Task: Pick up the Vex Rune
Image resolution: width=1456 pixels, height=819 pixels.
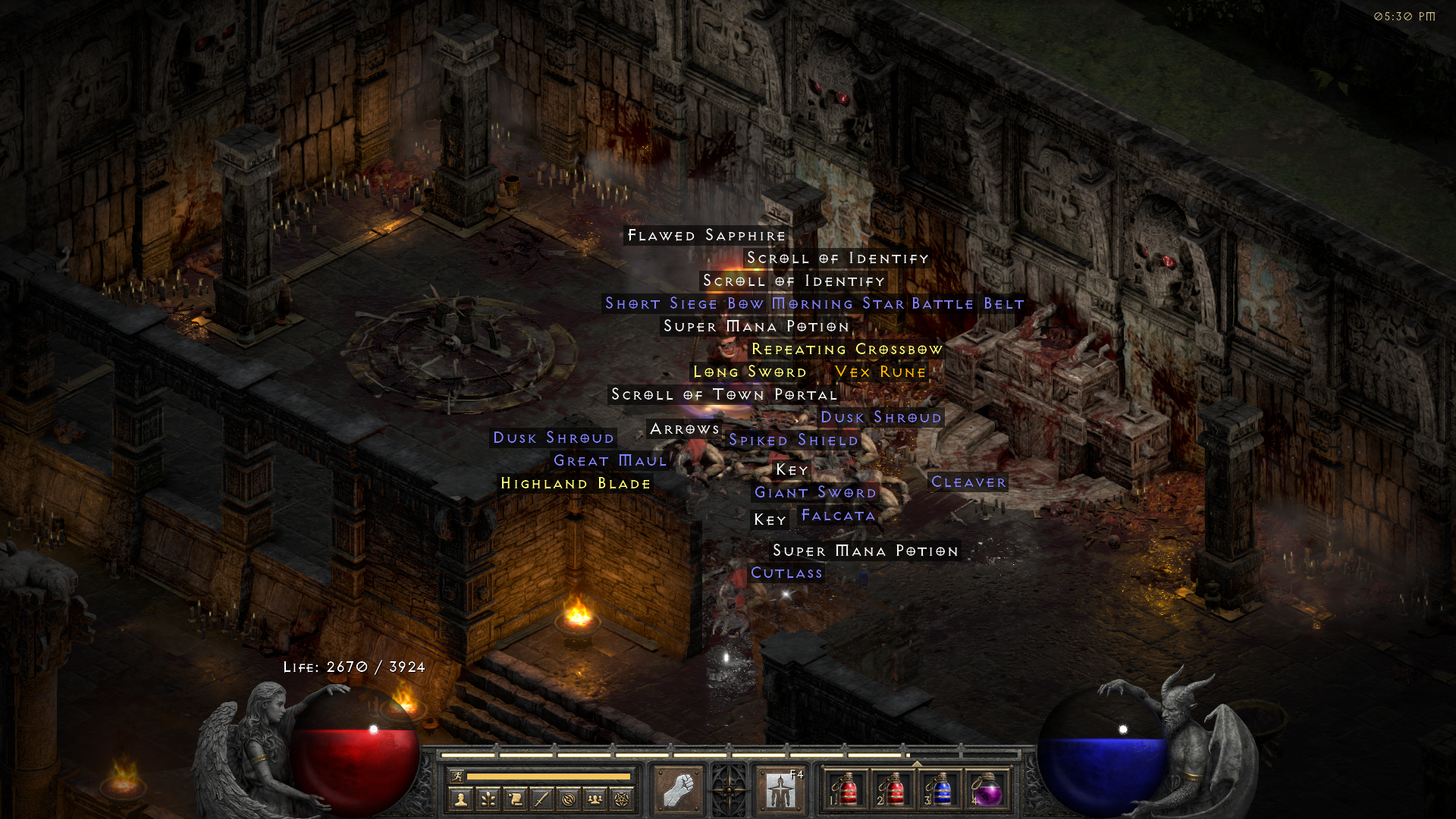Action: click(880, 372)
